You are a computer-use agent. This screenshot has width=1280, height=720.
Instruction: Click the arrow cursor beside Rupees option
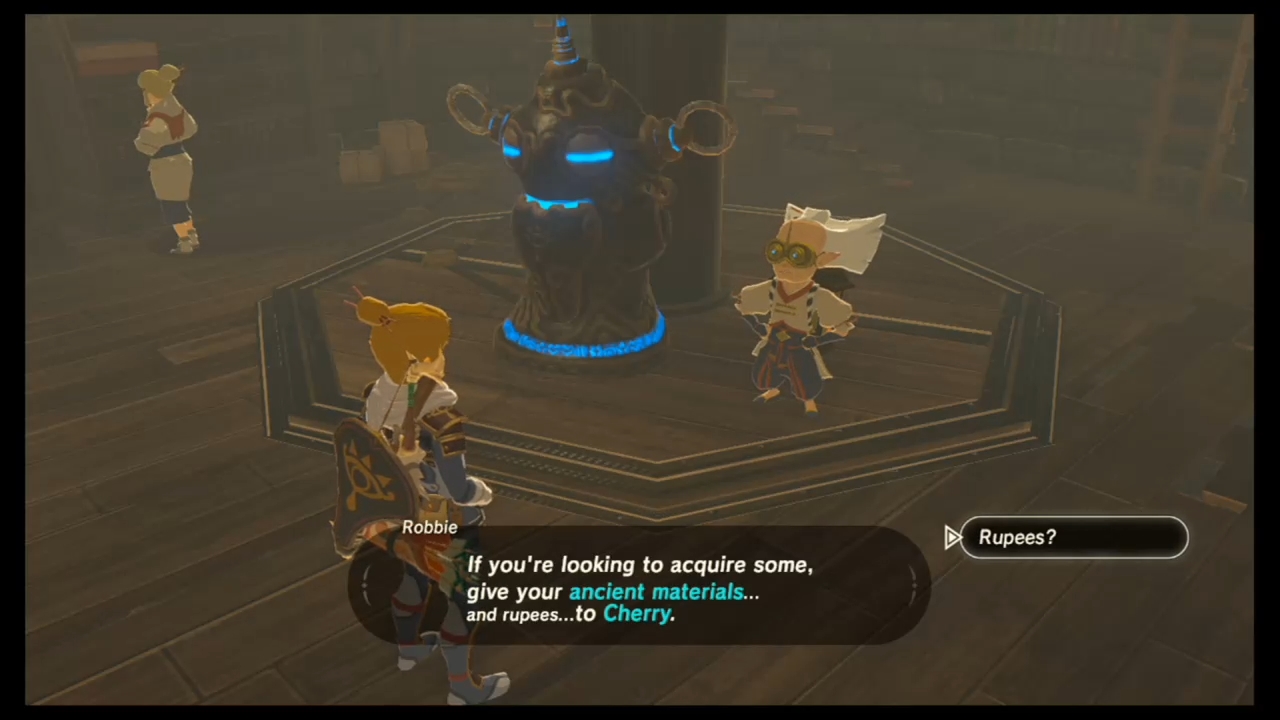click(x=951, y=537)
